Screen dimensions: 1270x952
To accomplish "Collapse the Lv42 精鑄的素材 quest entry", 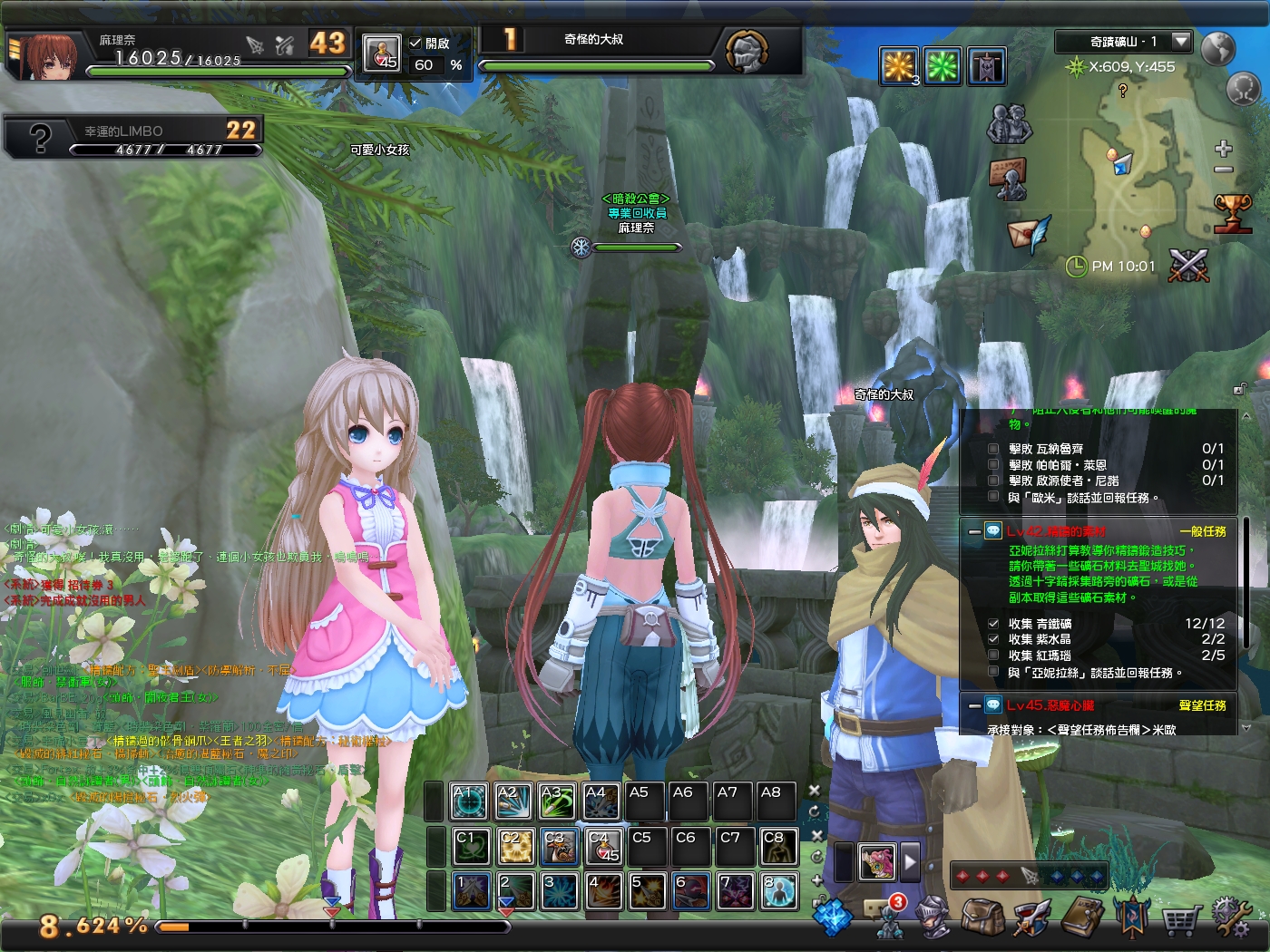I will (x=973, y=531).
